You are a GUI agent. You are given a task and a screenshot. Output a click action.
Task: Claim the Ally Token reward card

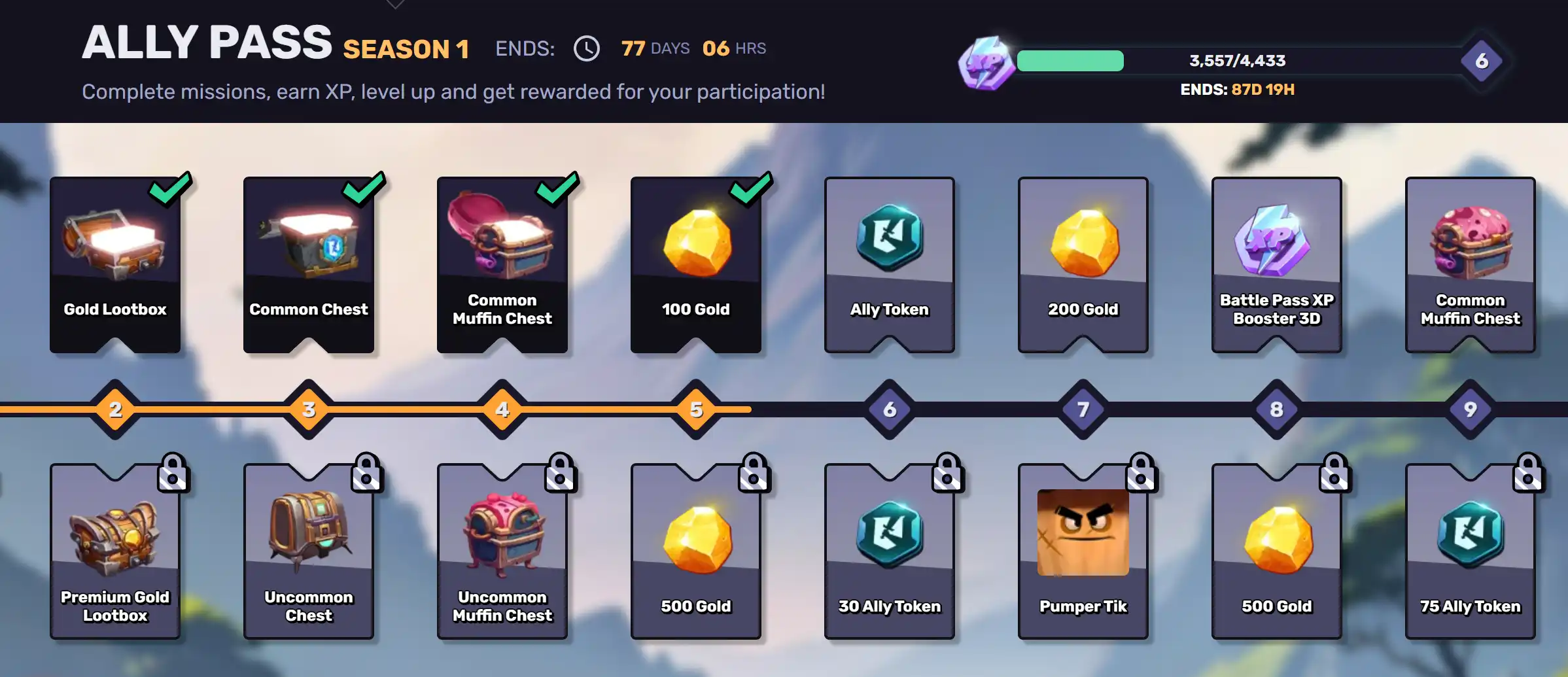(x=890, y=265)
